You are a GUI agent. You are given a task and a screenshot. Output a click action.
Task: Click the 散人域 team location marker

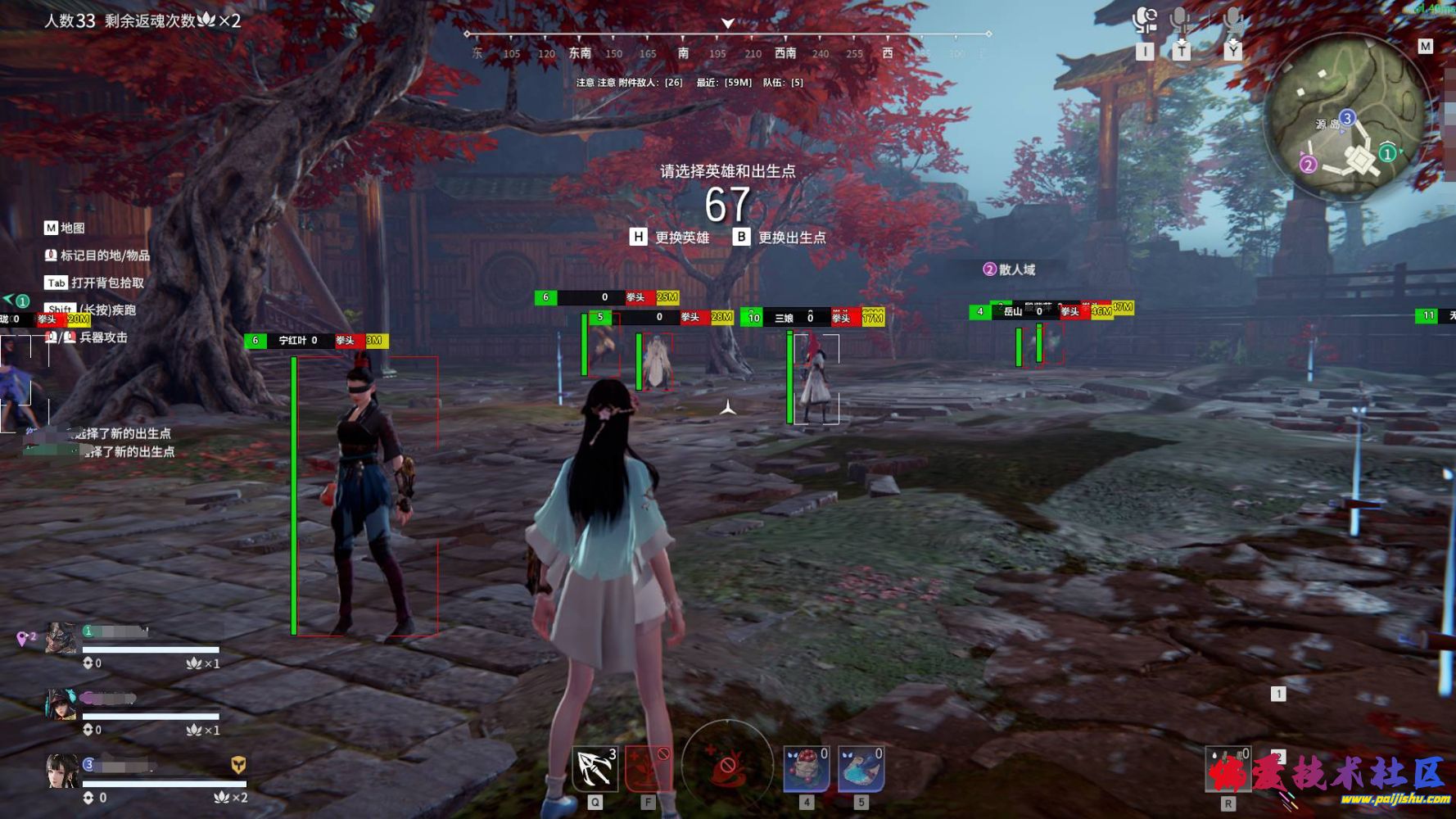(x=1009, y=269)
